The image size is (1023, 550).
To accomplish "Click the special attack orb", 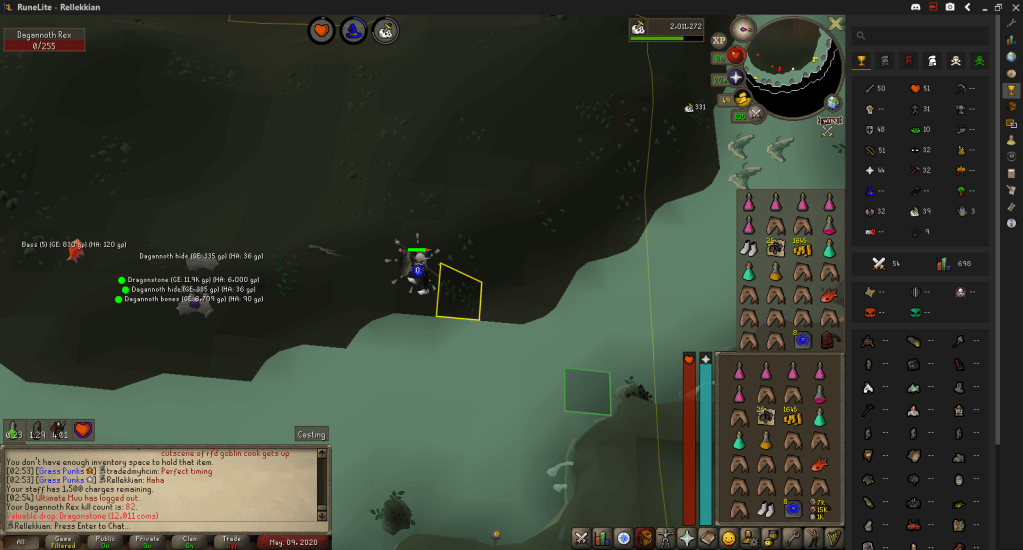I will pyautogui.click(x=757, y=114).
